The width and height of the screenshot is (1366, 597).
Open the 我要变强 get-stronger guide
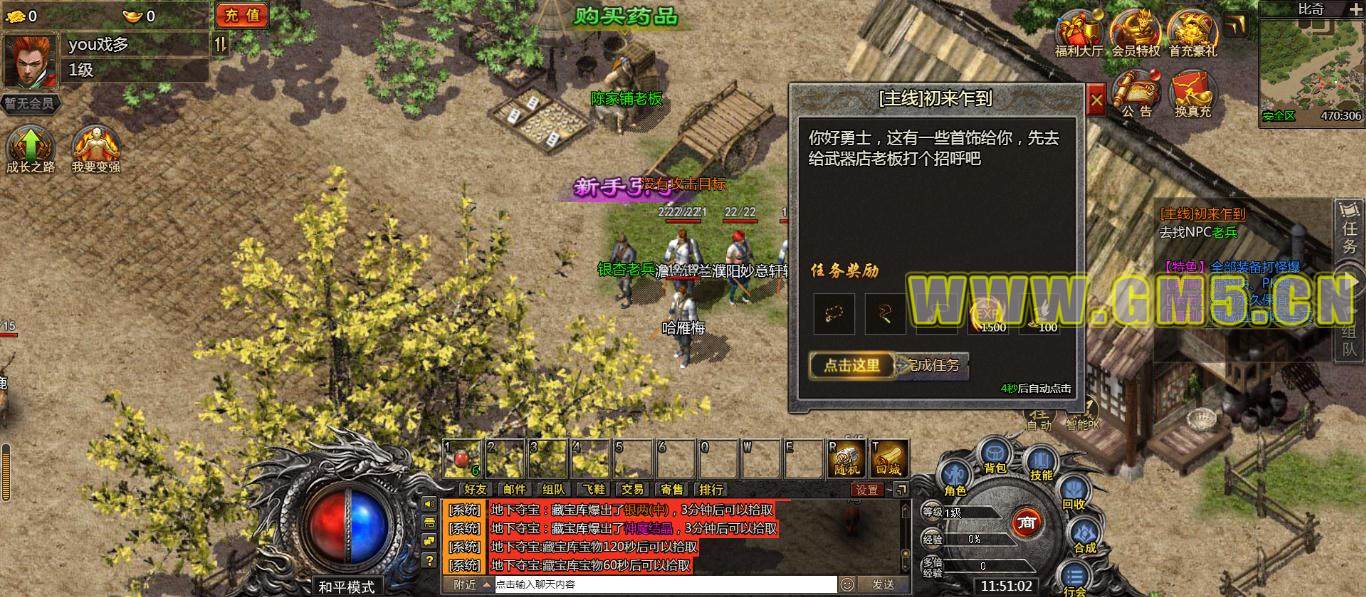96,148
